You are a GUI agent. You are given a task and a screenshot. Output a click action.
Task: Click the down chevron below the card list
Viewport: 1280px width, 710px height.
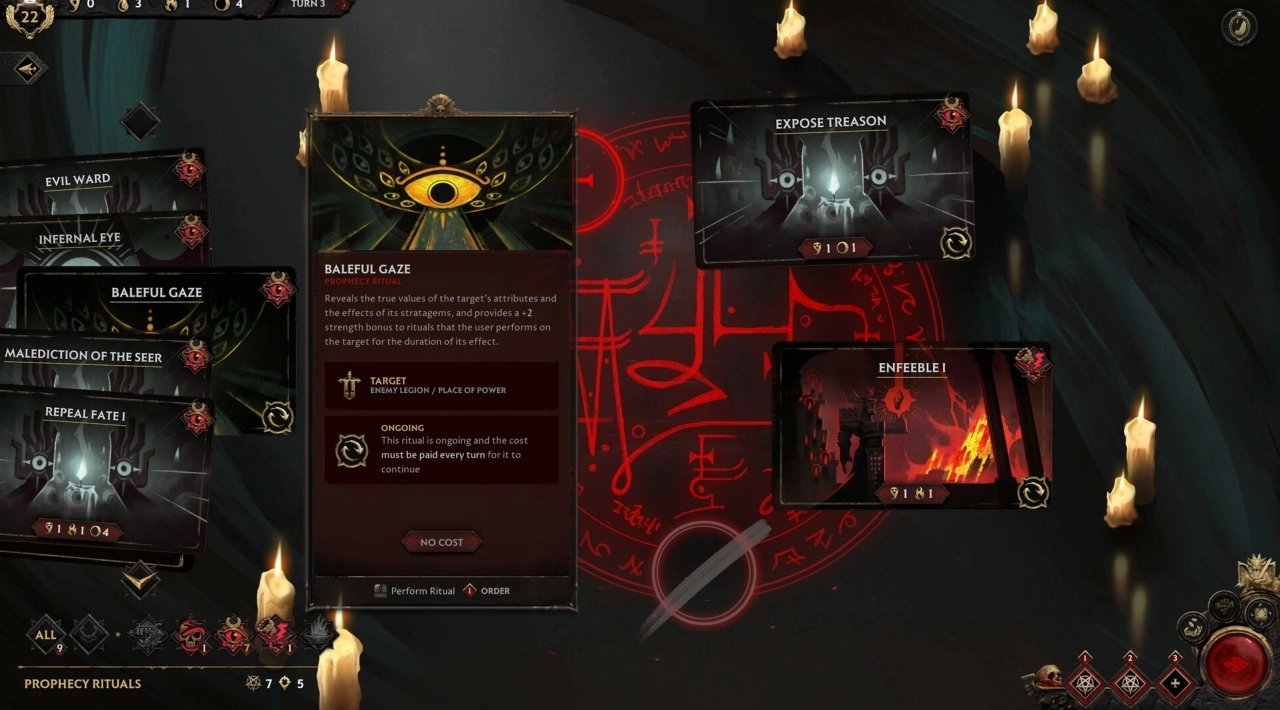[x=139, y=577]
